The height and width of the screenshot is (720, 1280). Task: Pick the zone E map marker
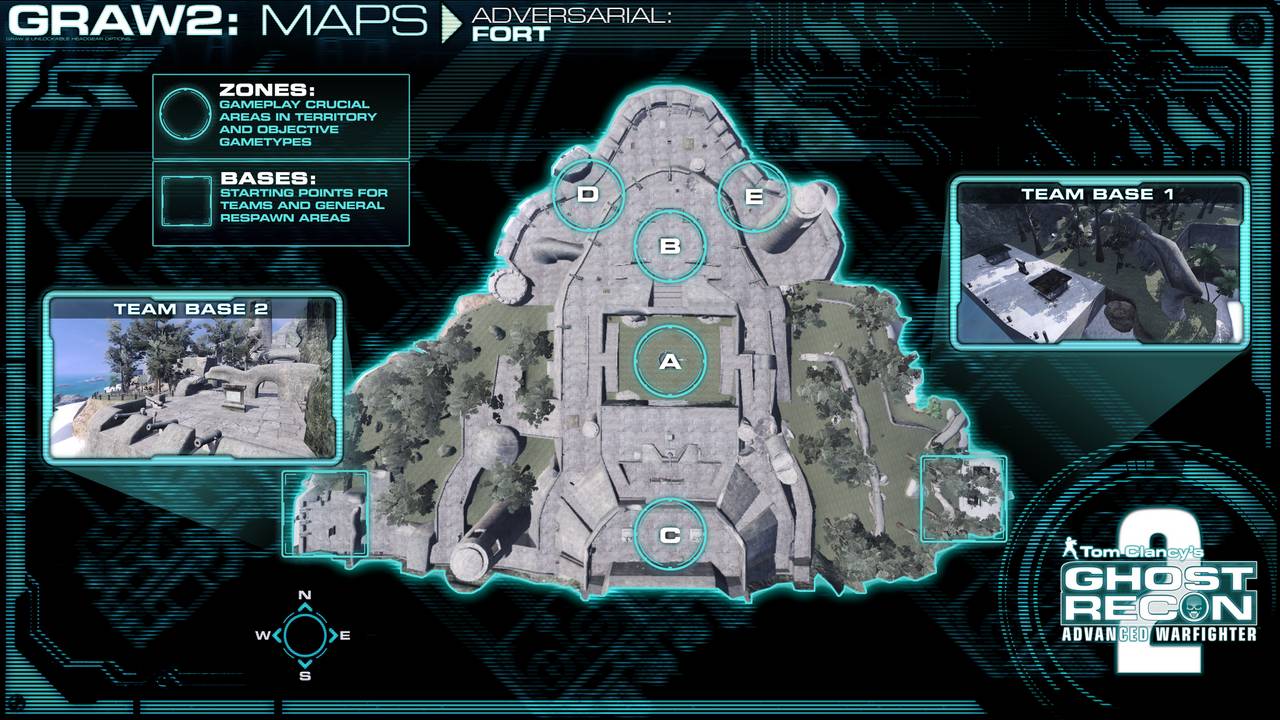(x=754, y=196)
